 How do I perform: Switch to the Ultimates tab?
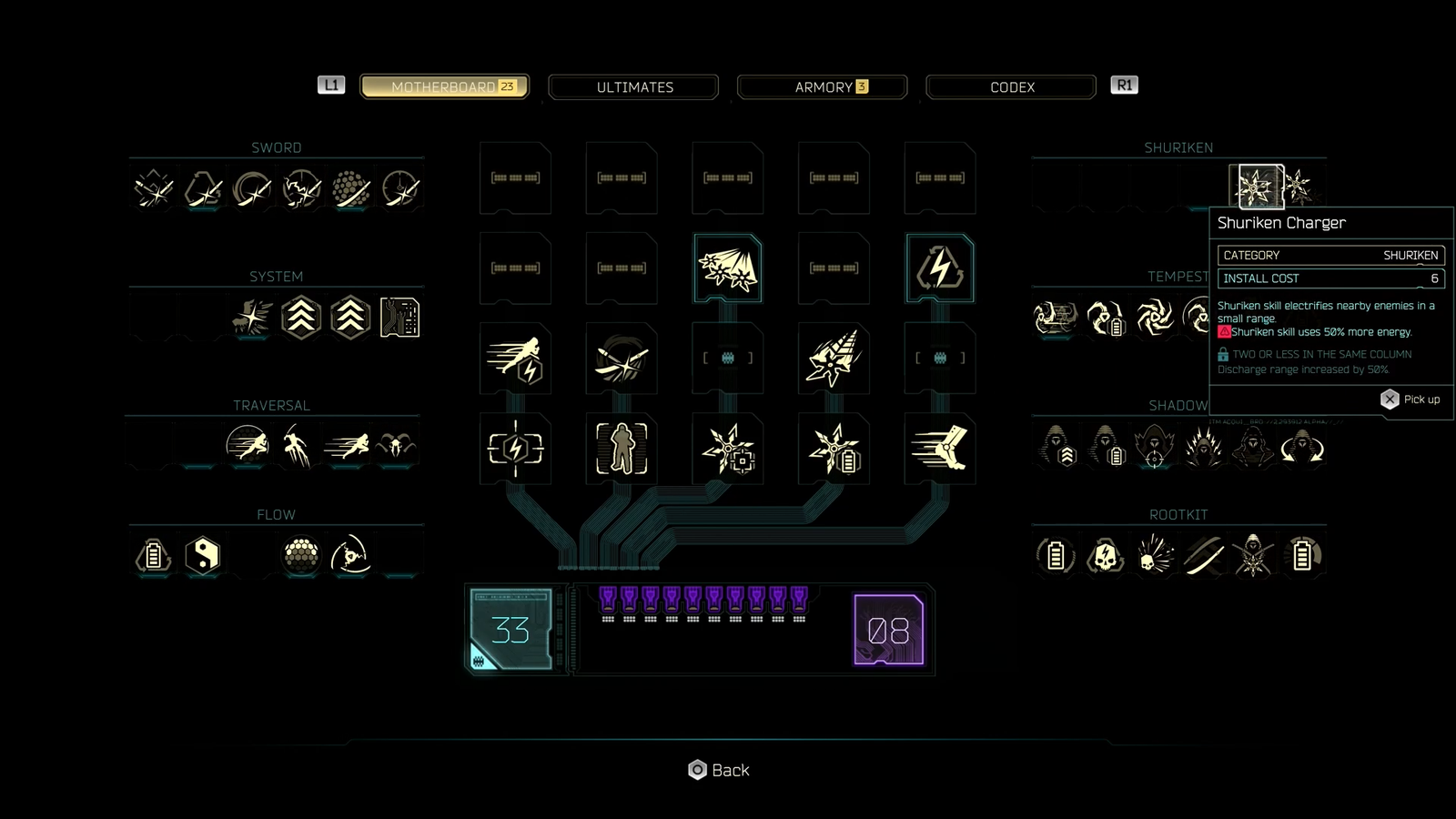tap(634, 87)
